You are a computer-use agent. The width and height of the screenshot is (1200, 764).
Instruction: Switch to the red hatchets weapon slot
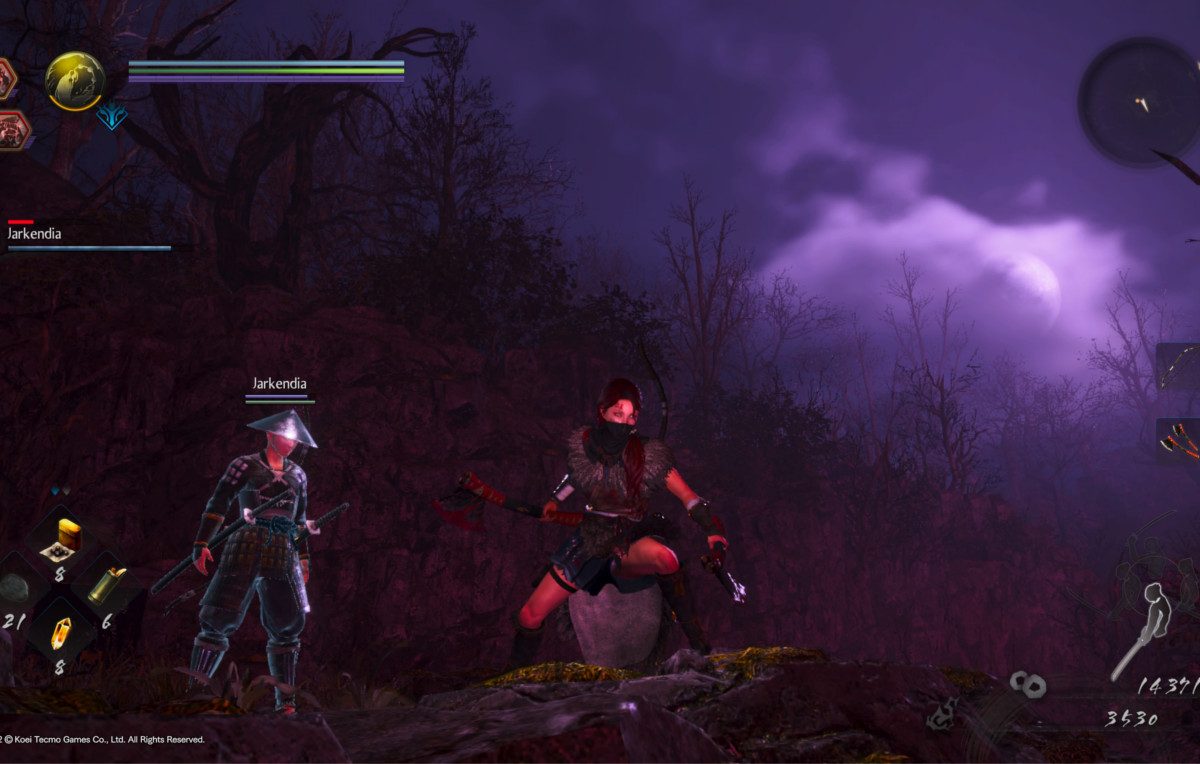(x=1178, y=440)
